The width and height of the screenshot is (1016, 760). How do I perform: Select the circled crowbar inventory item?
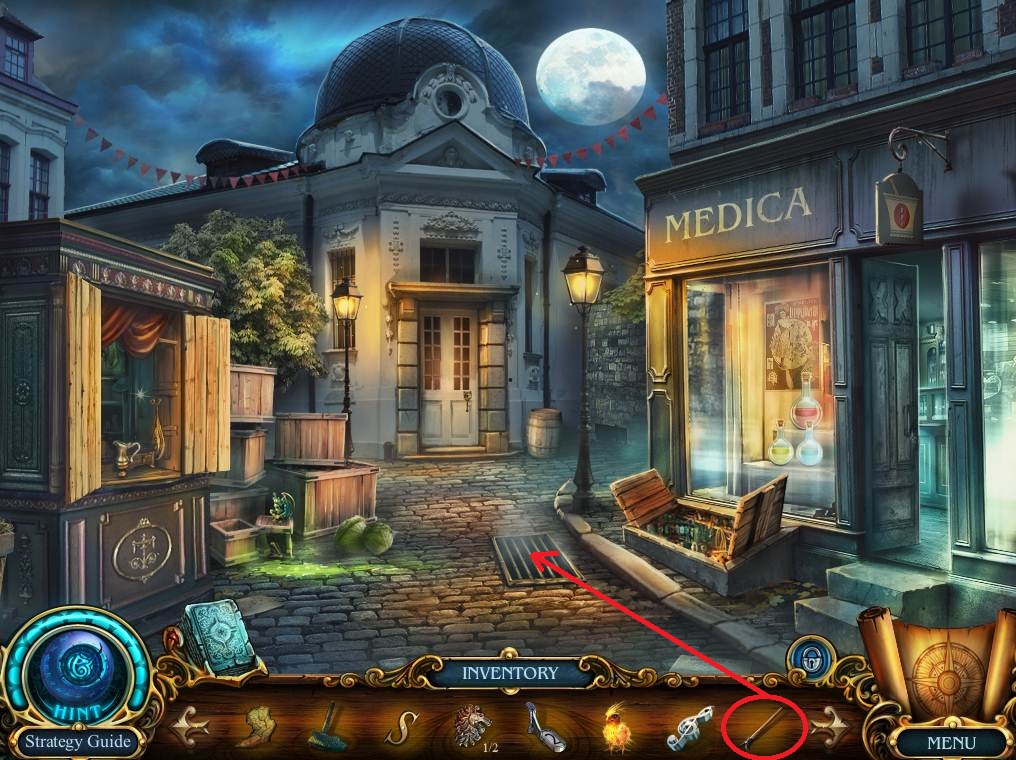pyautogui.click(x=761, y=728)
